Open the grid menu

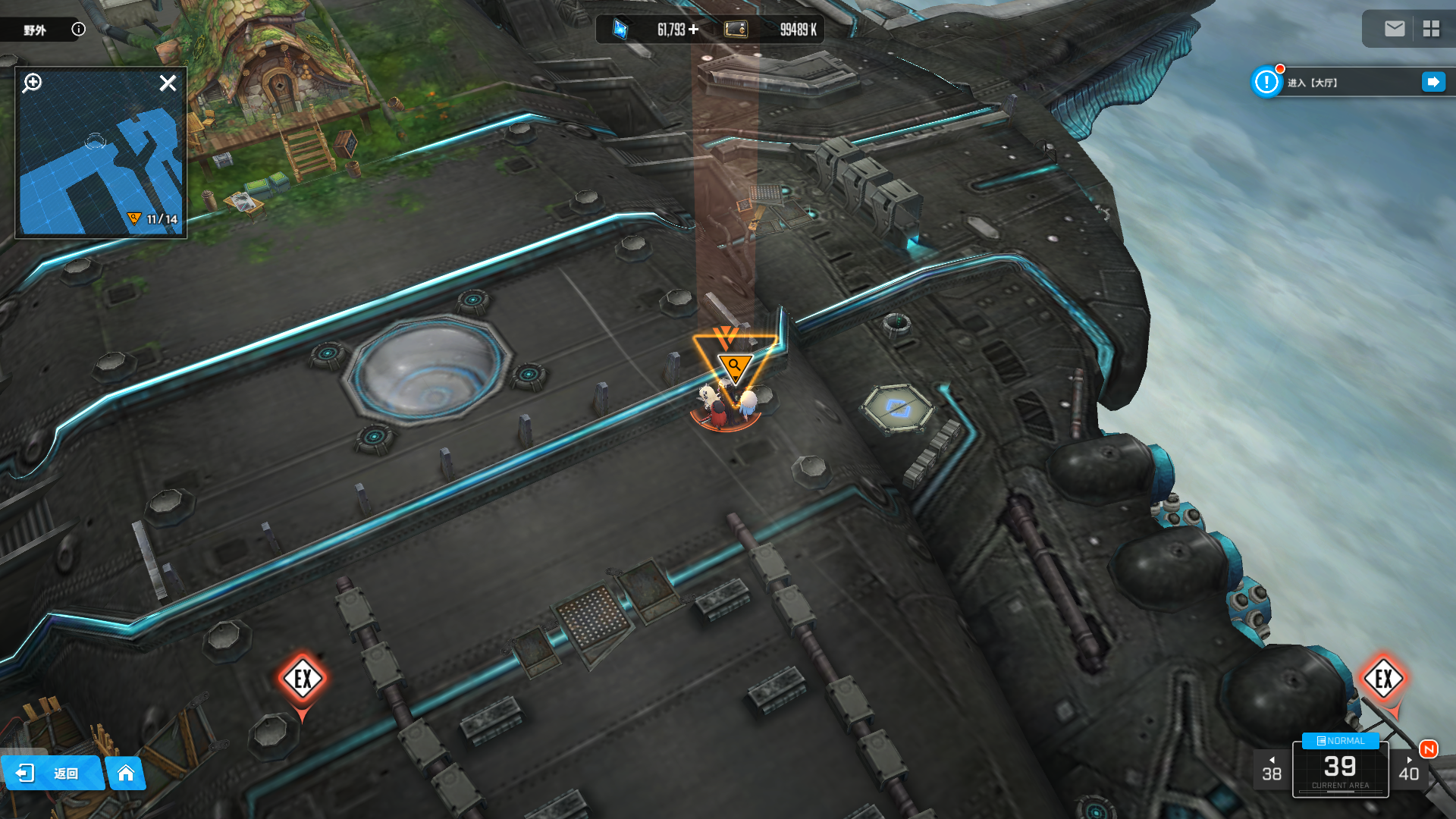click(x=1431, y=29)
